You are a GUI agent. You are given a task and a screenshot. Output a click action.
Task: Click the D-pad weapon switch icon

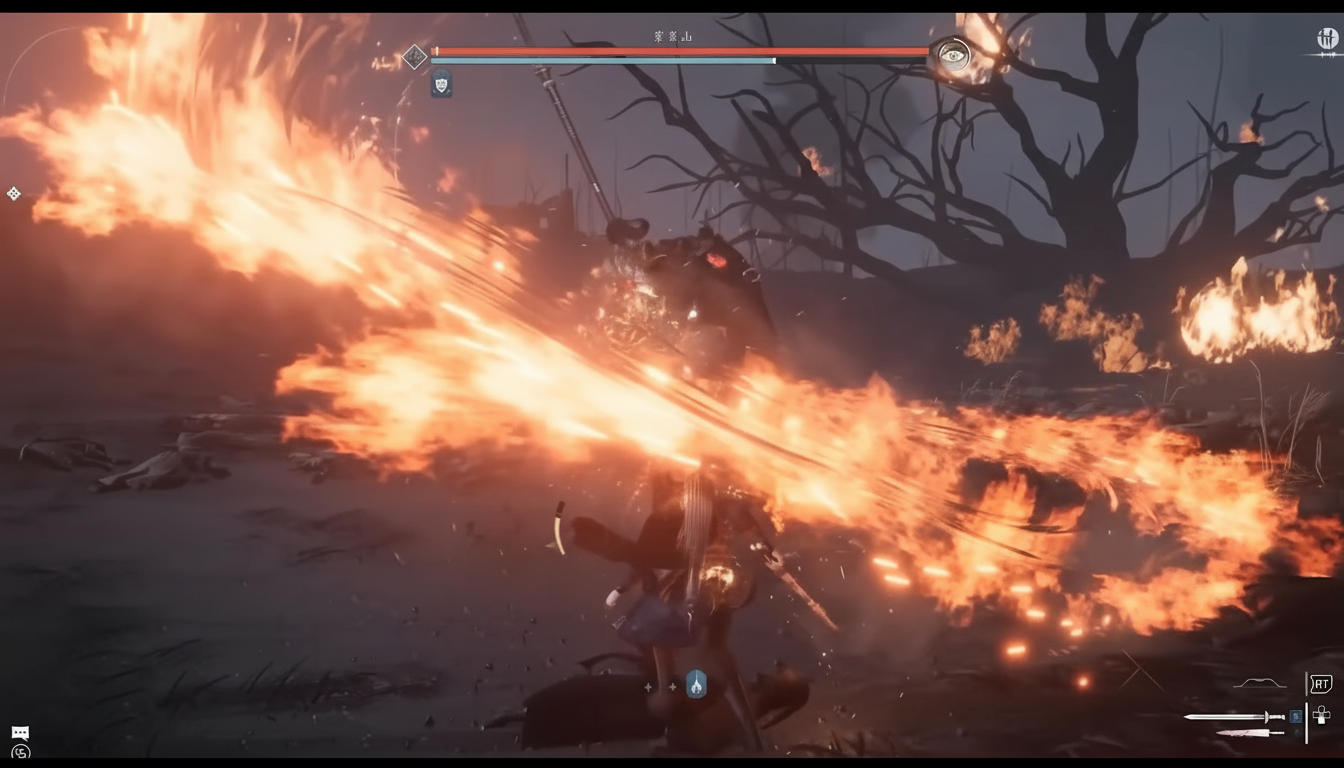(x=1321, y=716)
